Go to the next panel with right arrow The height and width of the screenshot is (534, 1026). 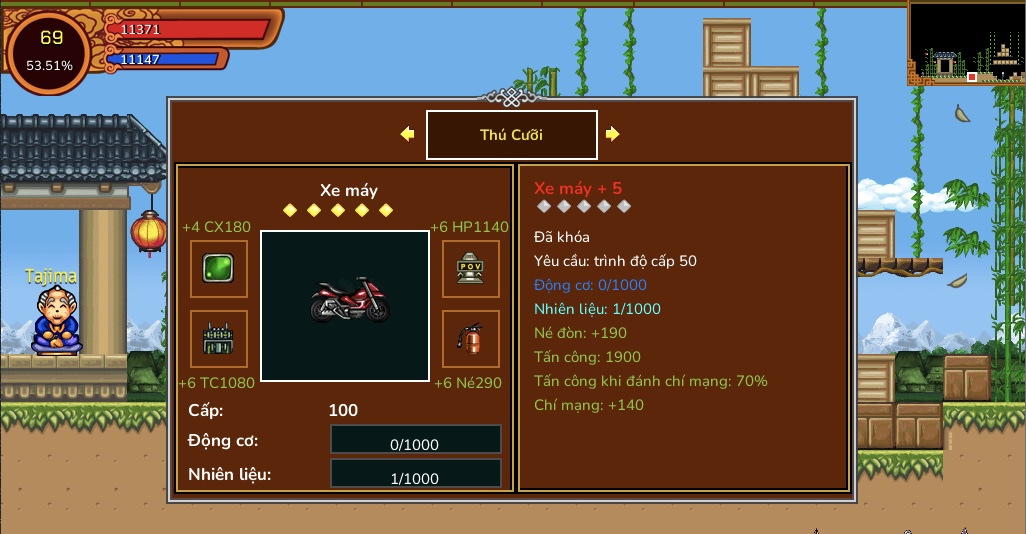(612, 134)
